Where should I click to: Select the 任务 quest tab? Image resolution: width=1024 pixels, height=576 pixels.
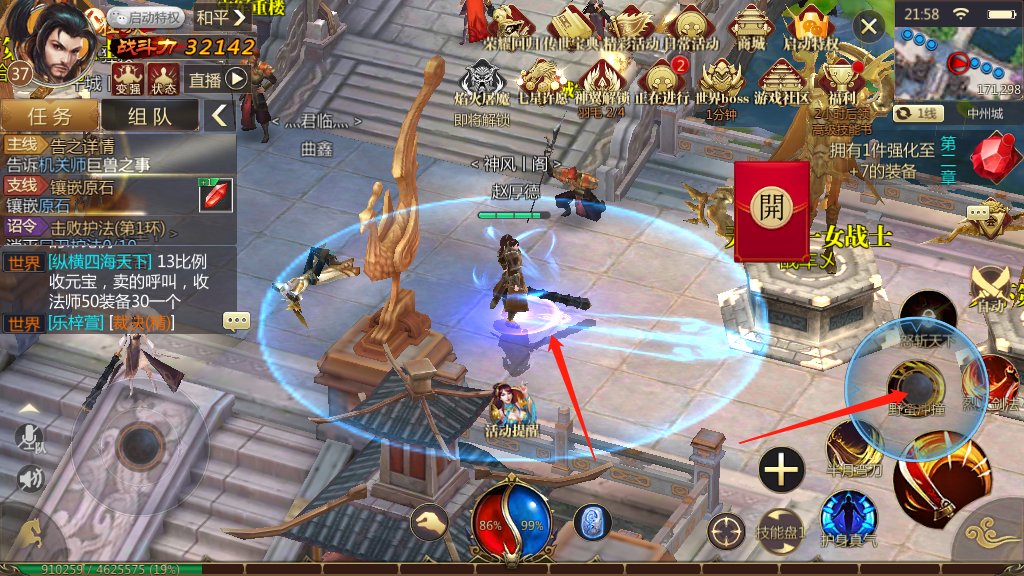pyautogui.click(x=49, y=116)
